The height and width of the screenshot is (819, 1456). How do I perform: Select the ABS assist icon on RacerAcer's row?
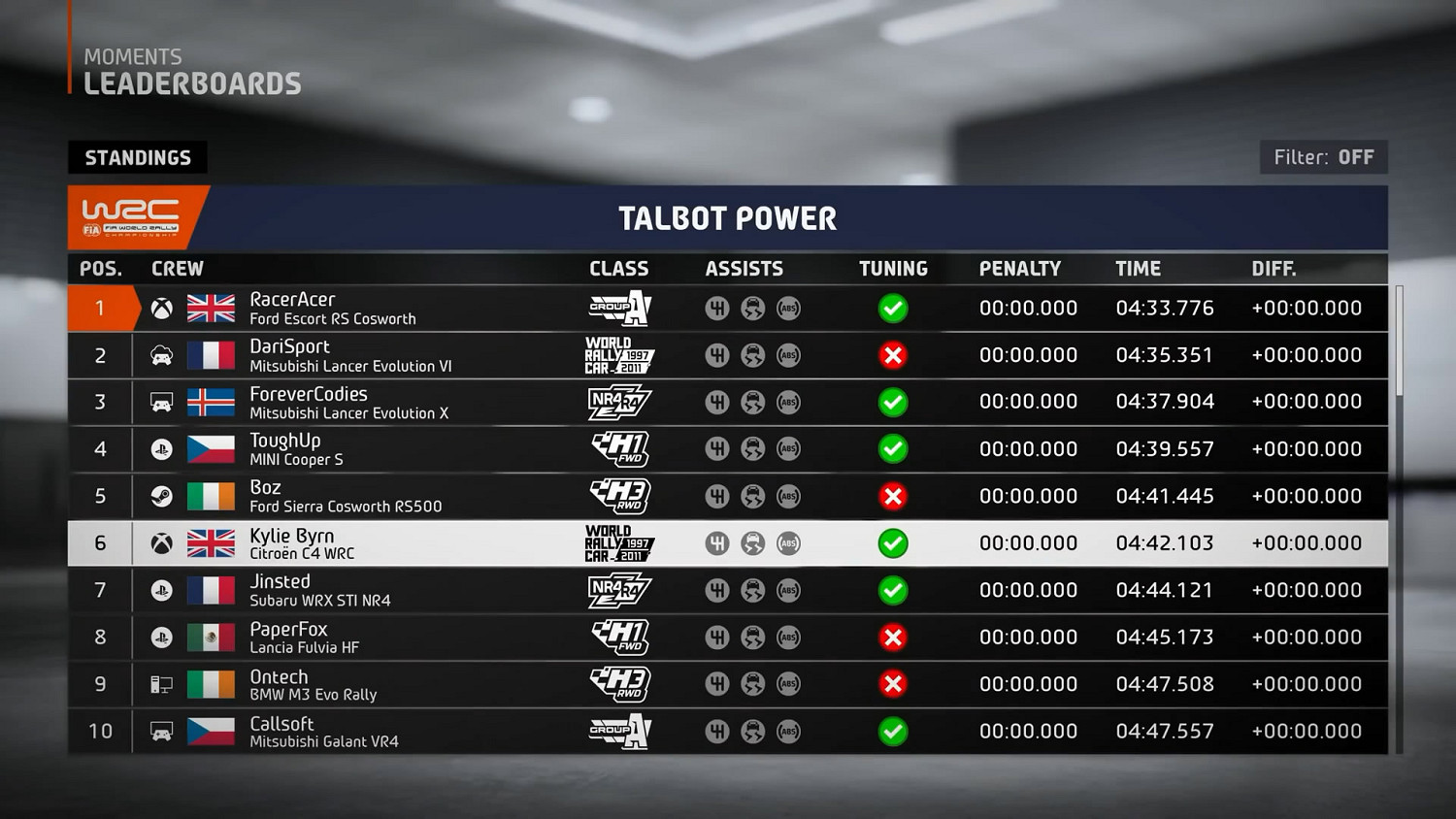point(789,309)
